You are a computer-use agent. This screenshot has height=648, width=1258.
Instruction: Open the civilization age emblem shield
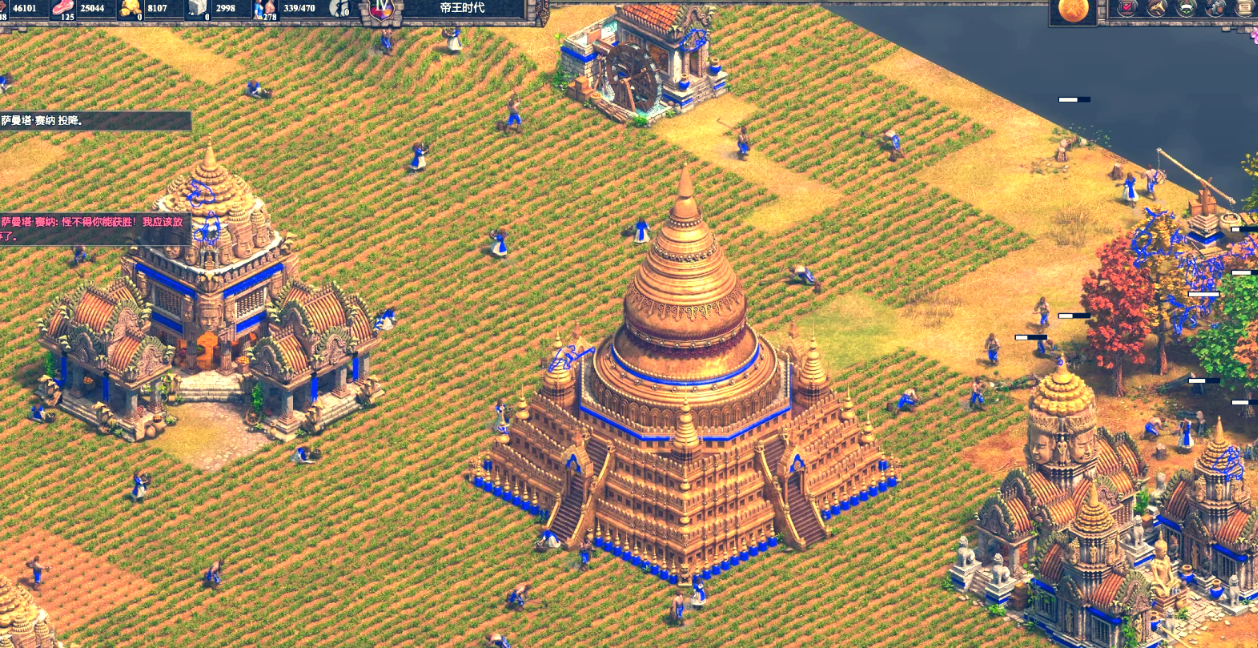pos(381,9)
